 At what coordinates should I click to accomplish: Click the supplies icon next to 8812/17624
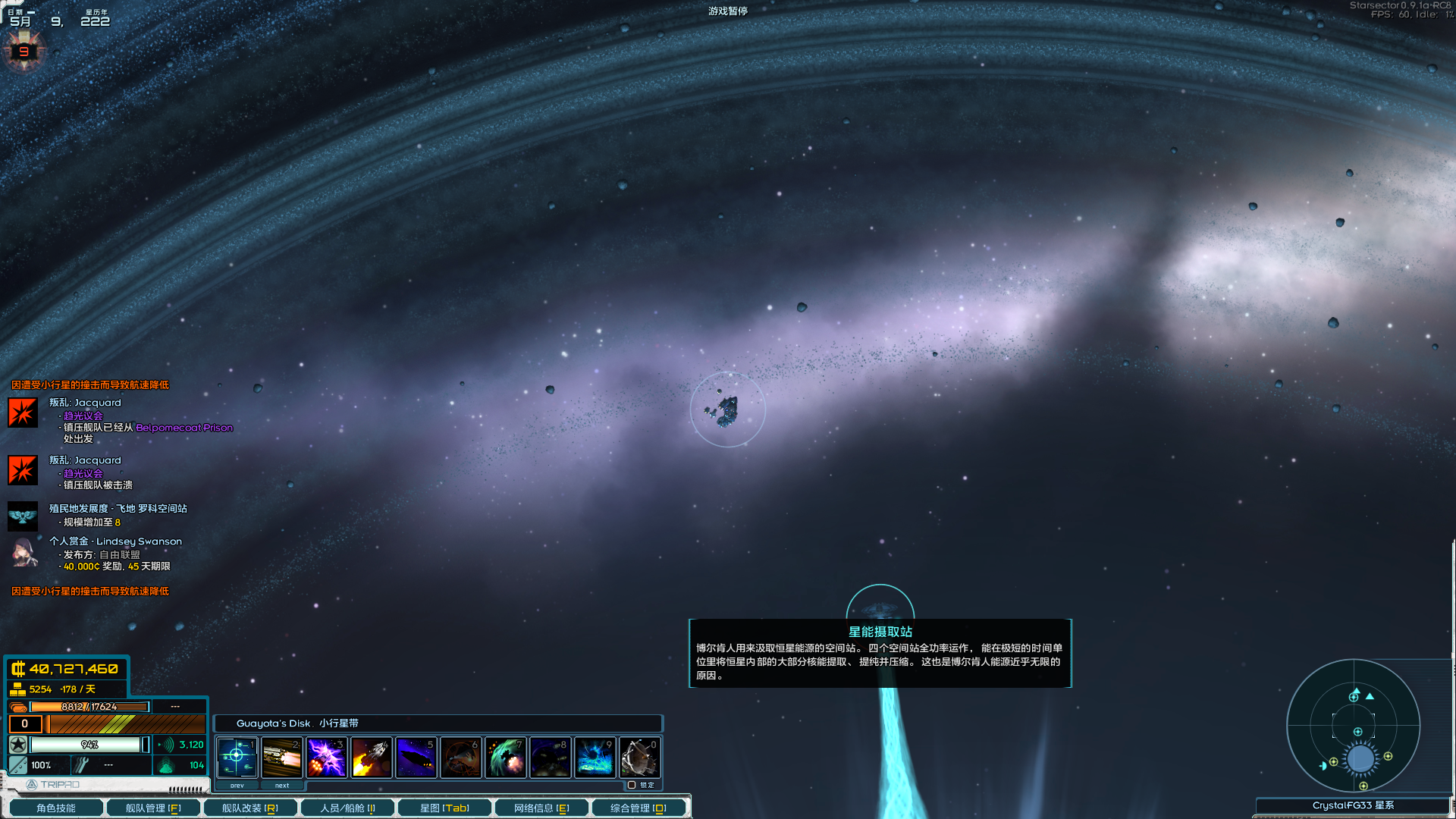(x=20, y=706)
